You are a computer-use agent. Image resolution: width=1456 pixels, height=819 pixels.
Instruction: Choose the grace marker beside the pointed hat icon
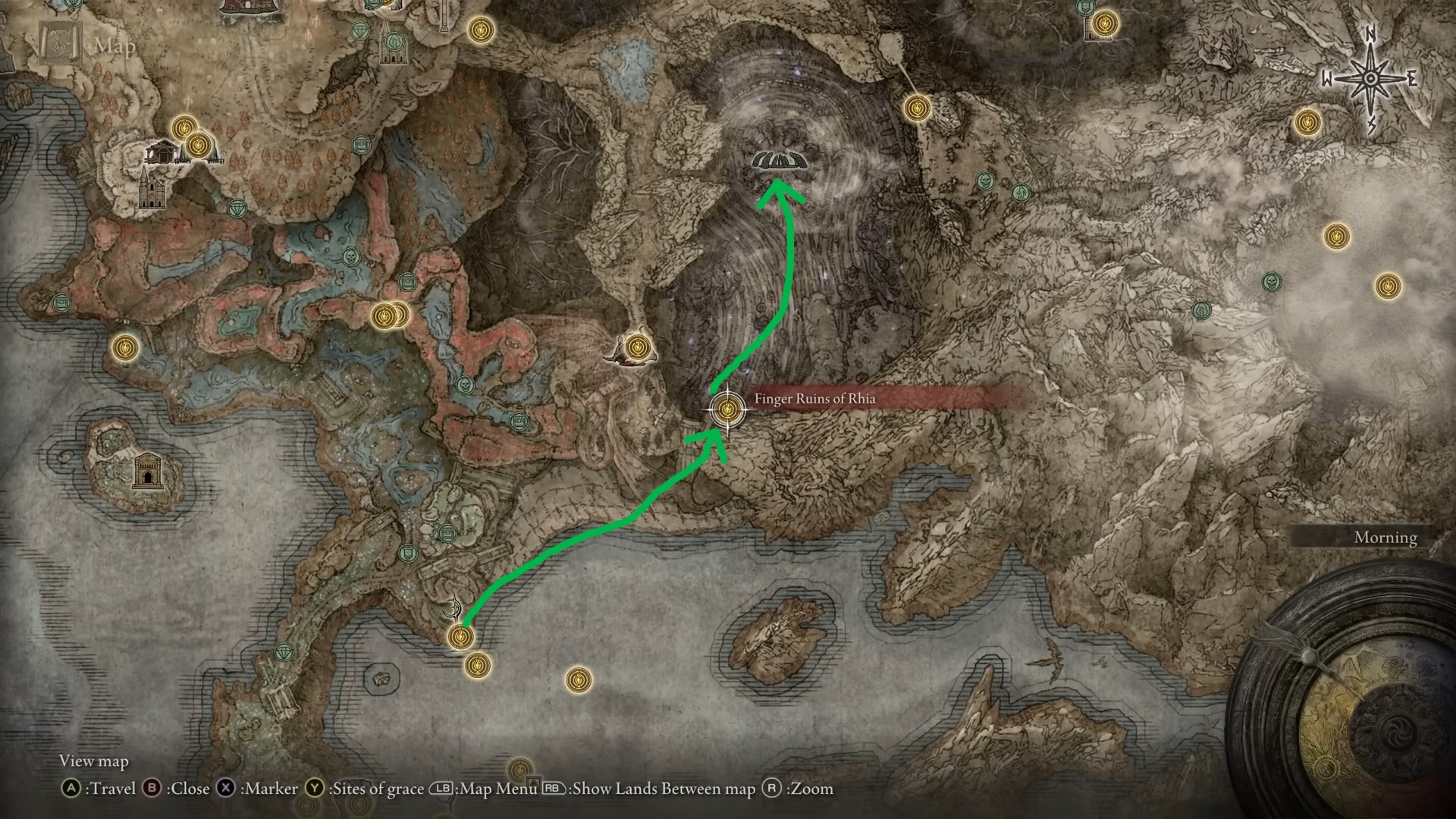(638, 347)
